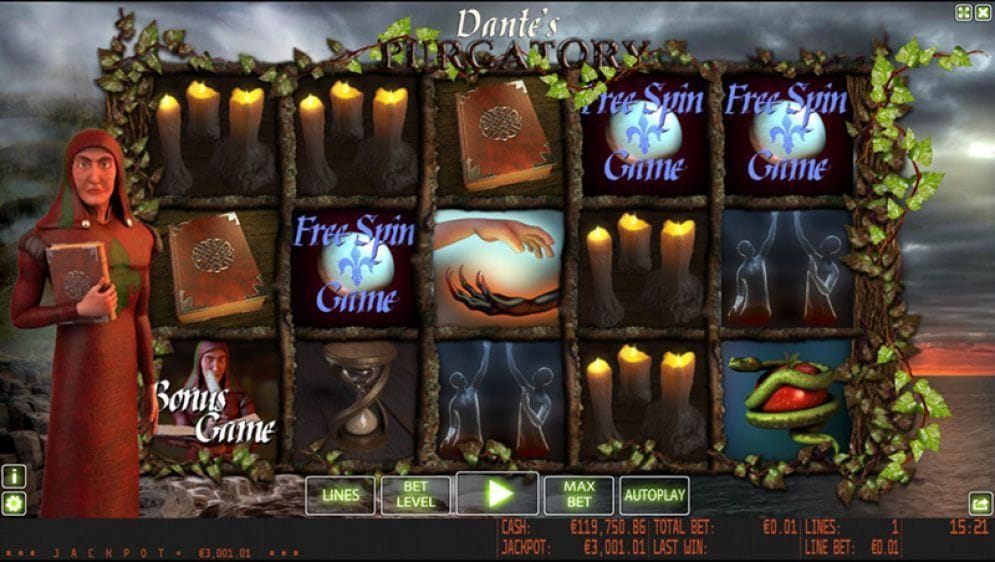Click the share arrow icon
Screen dimensions: 995x562
pos(980,504)
